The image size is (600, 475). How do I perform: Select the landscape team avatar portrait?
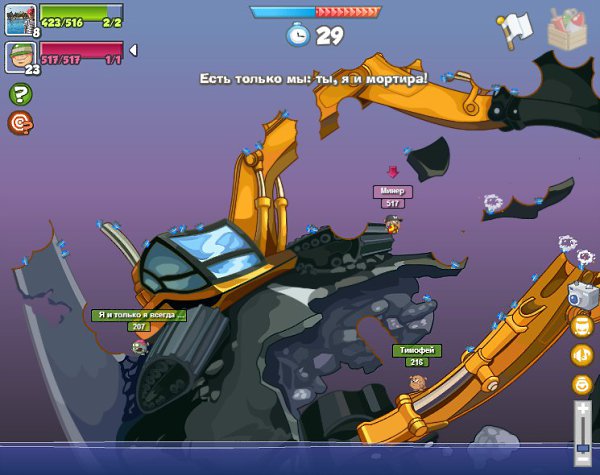point(20,17)
